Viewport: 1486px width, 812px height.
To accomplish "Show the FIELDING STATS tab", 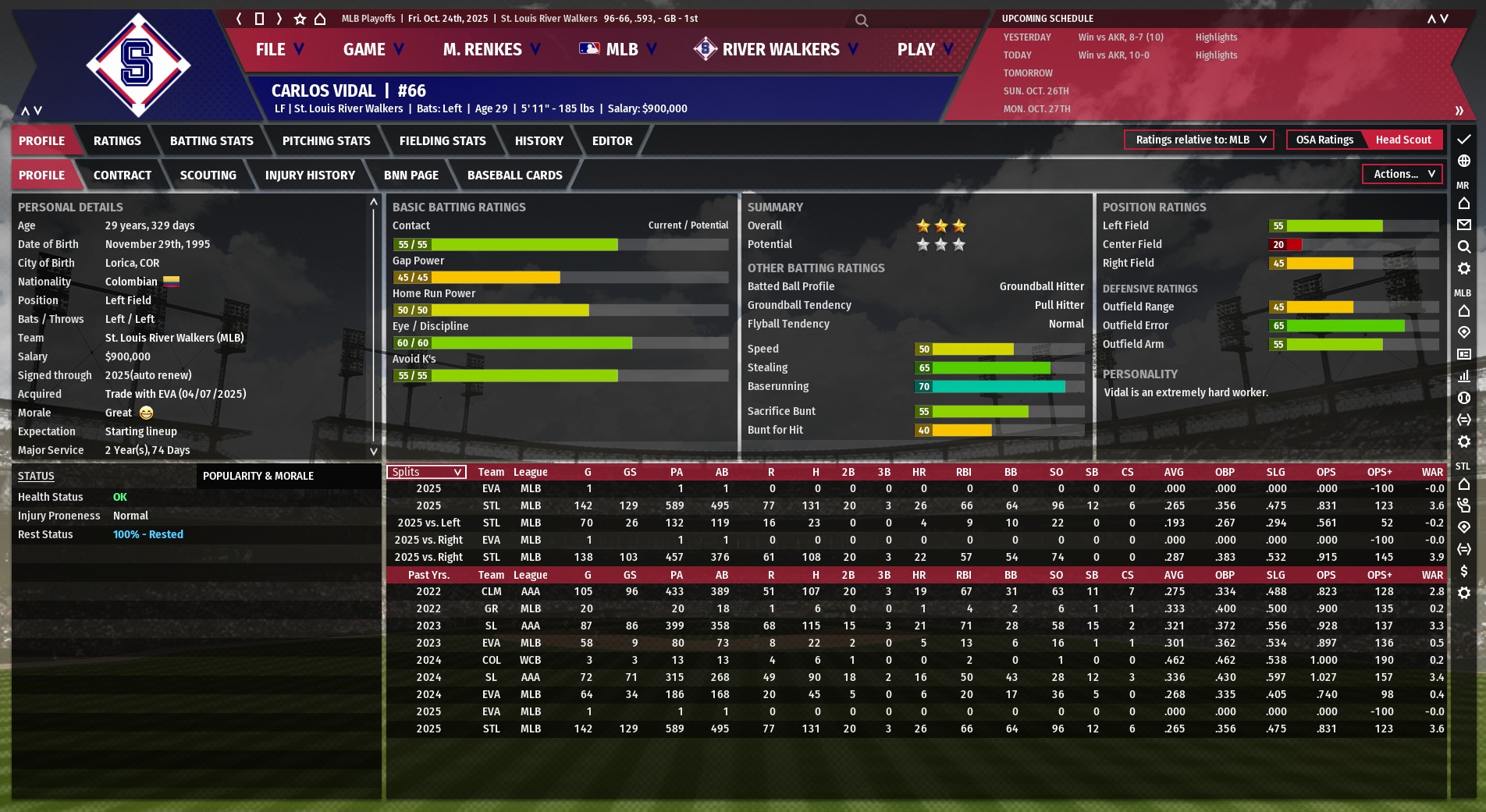I will (x=443, y=141).
